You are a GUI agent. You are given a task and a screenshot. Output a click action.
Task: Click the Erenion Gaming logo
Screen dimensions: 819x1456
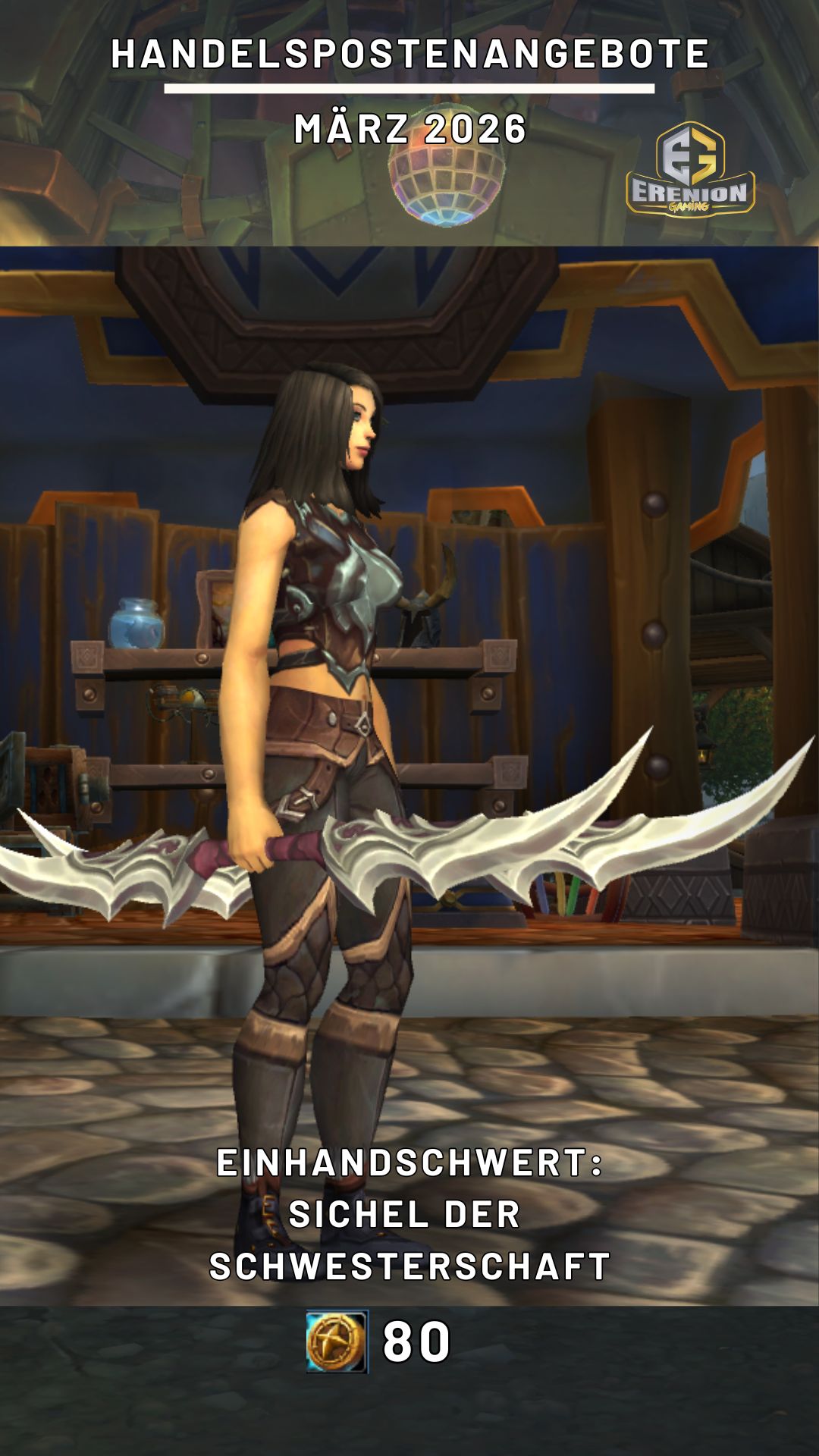pos(690,170)
